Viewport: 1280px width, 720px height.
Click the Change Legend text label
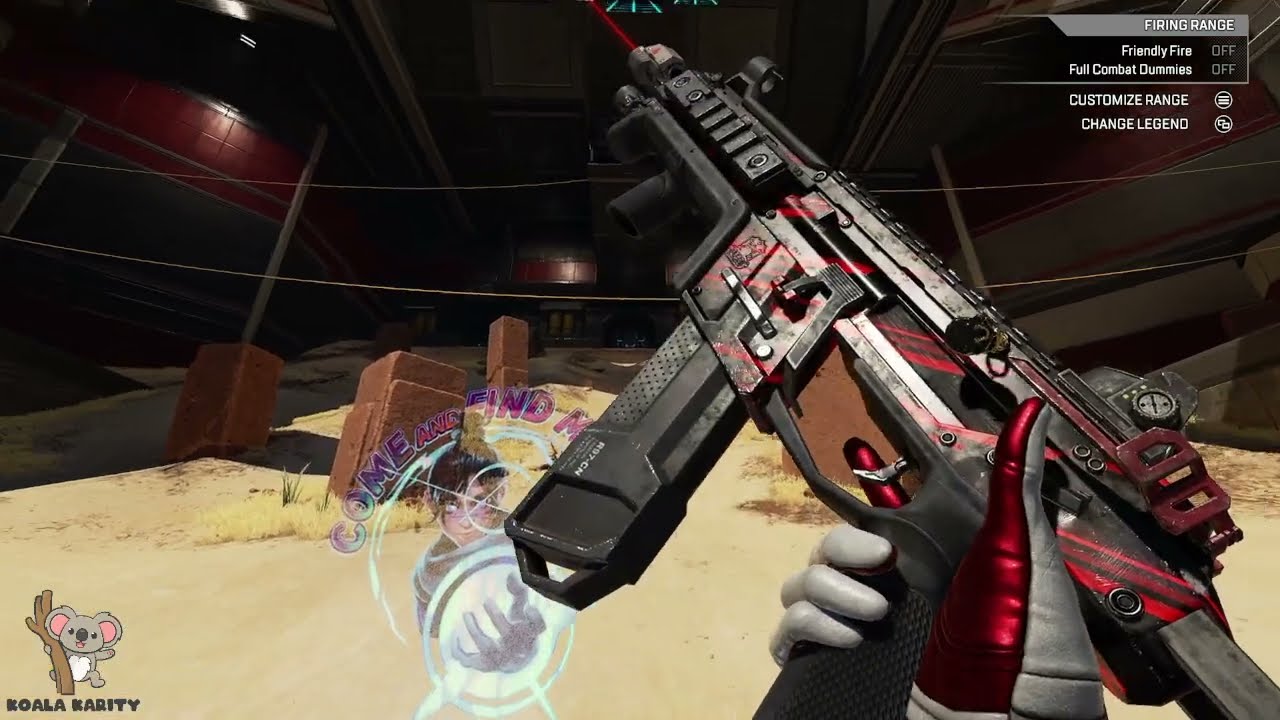coord(1135,124)
